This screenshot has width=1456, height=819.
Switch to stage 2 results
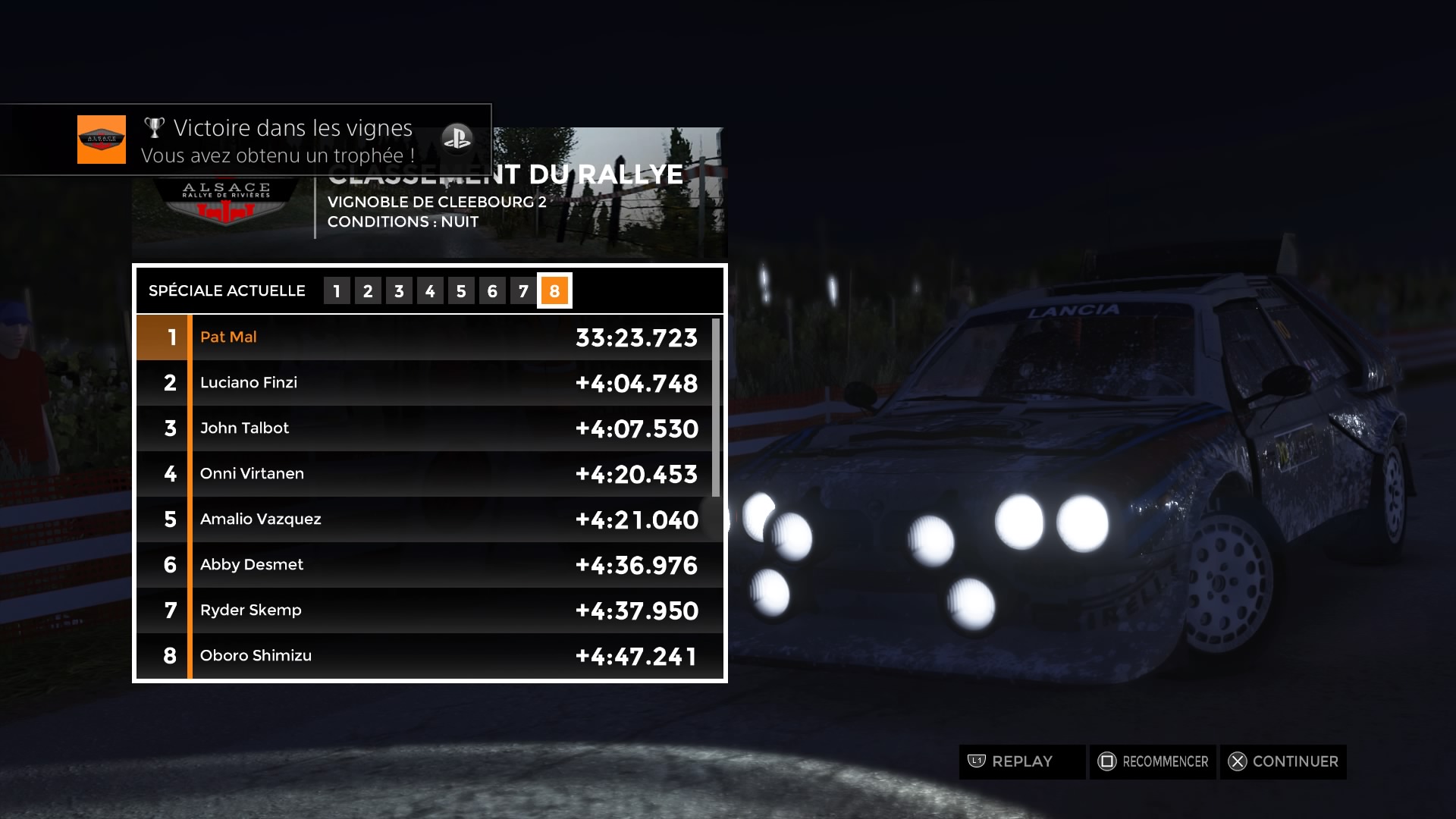(368, 291)
